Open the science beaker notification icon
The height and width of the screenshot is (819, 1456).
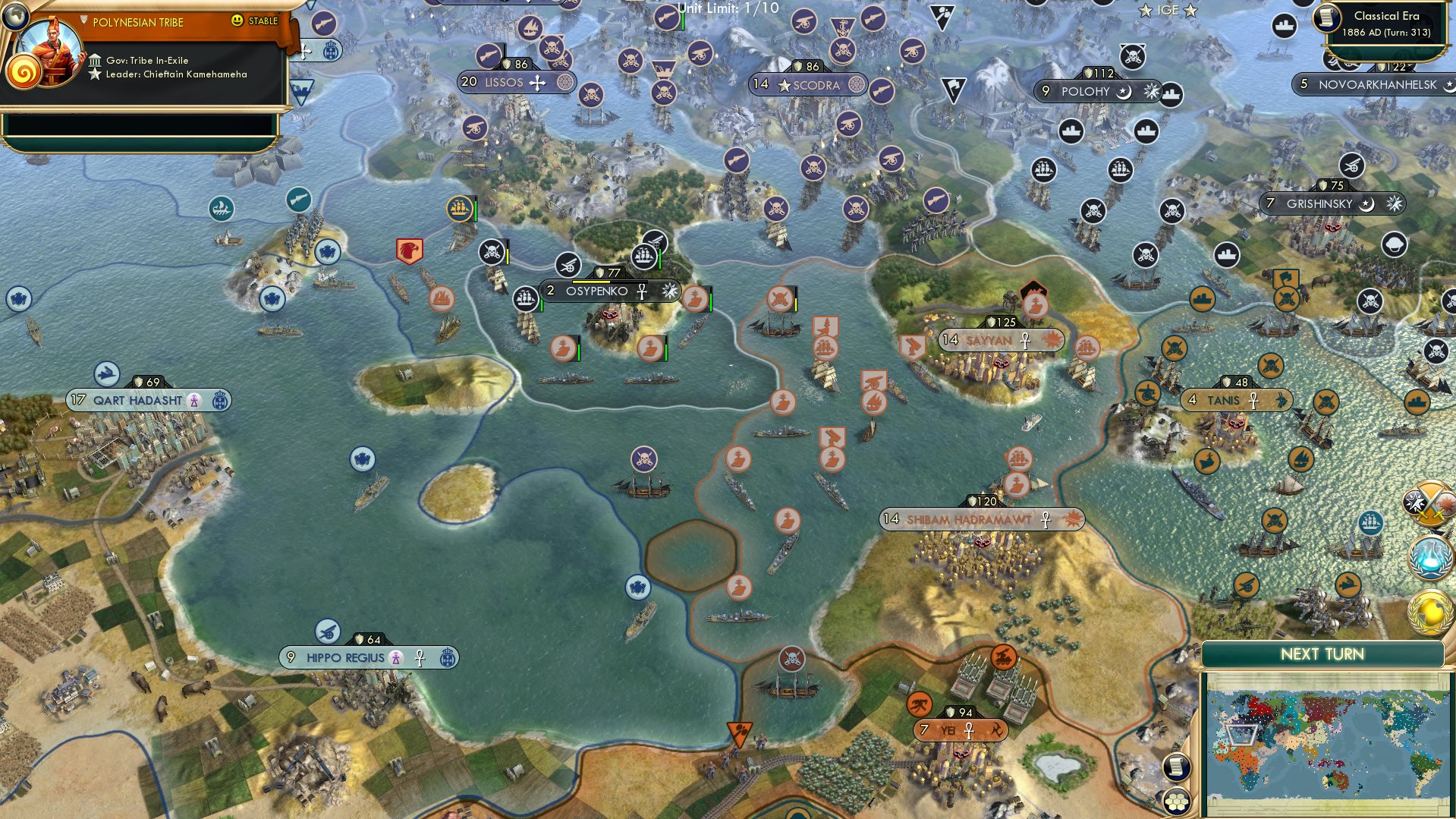1429,556
